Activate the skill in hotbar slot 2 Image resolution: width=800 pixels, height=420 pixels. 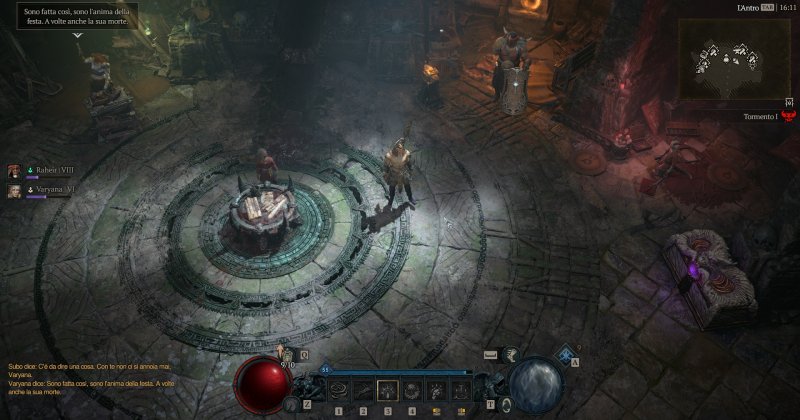click(x=363, y=391)
